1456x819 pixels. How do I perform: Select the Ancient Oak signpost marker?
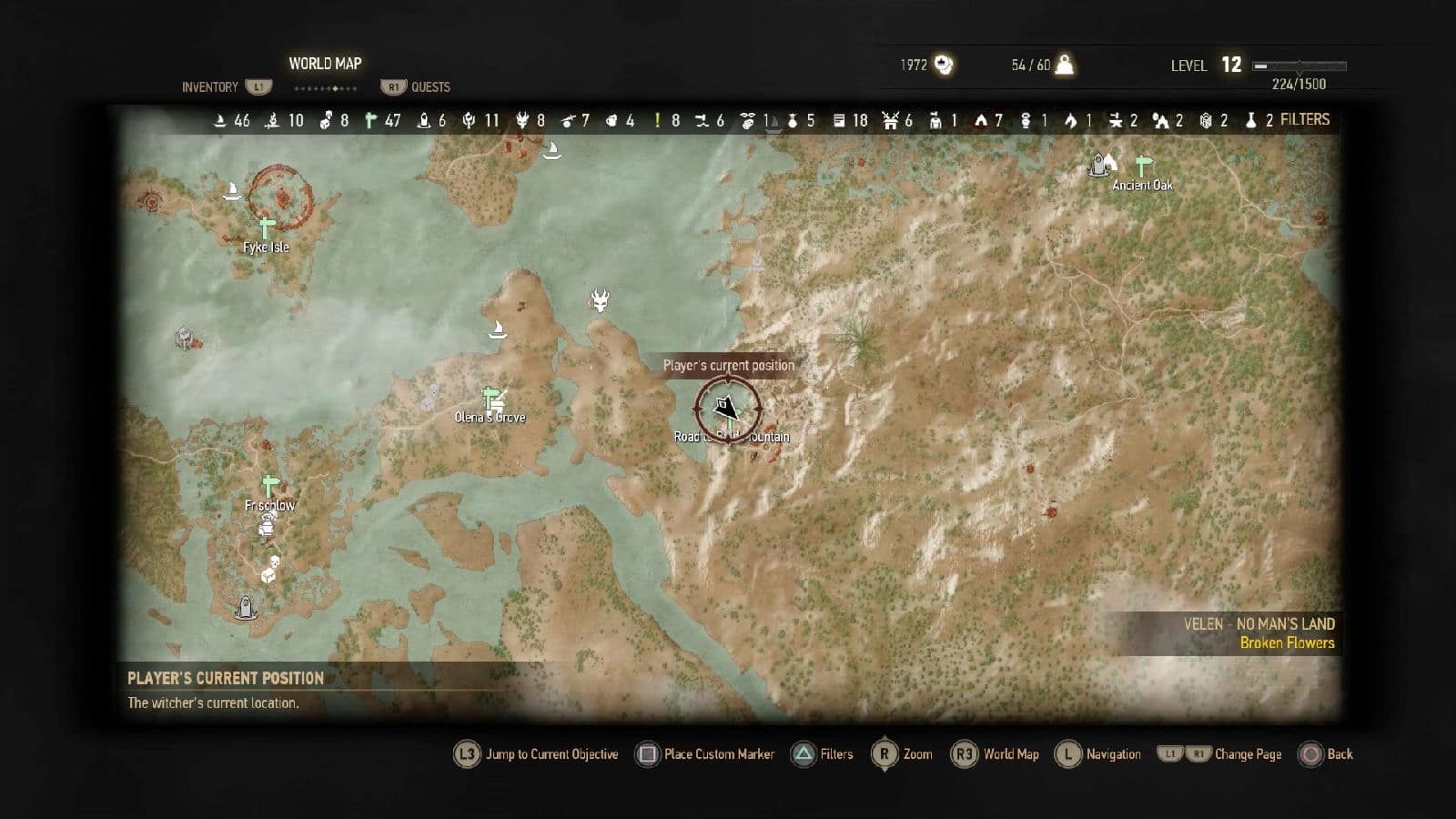pyautogui.click(x=1143, y=166)
